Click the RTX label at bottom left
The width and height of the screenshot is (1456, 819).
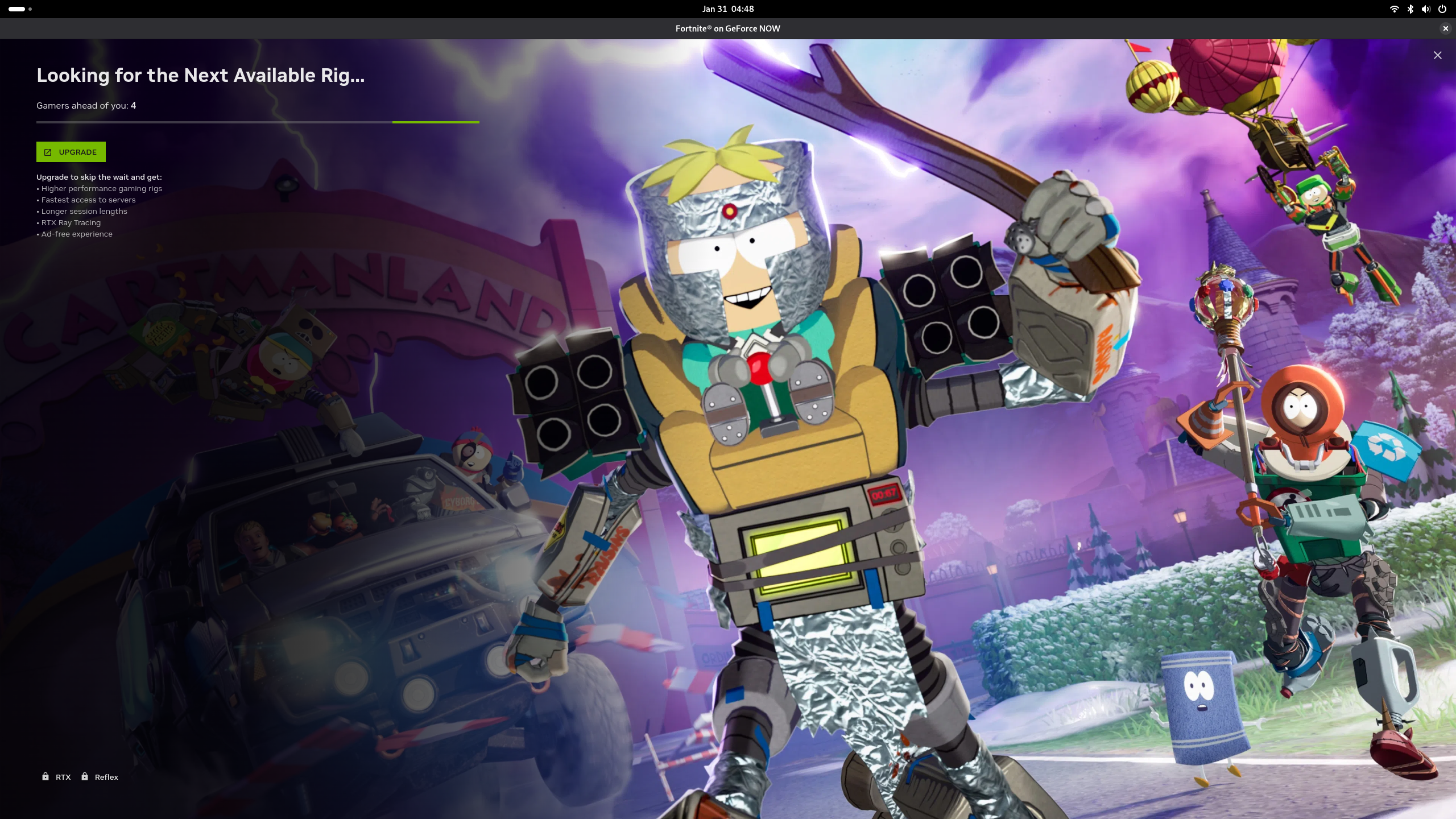click(x=63, y=776)
